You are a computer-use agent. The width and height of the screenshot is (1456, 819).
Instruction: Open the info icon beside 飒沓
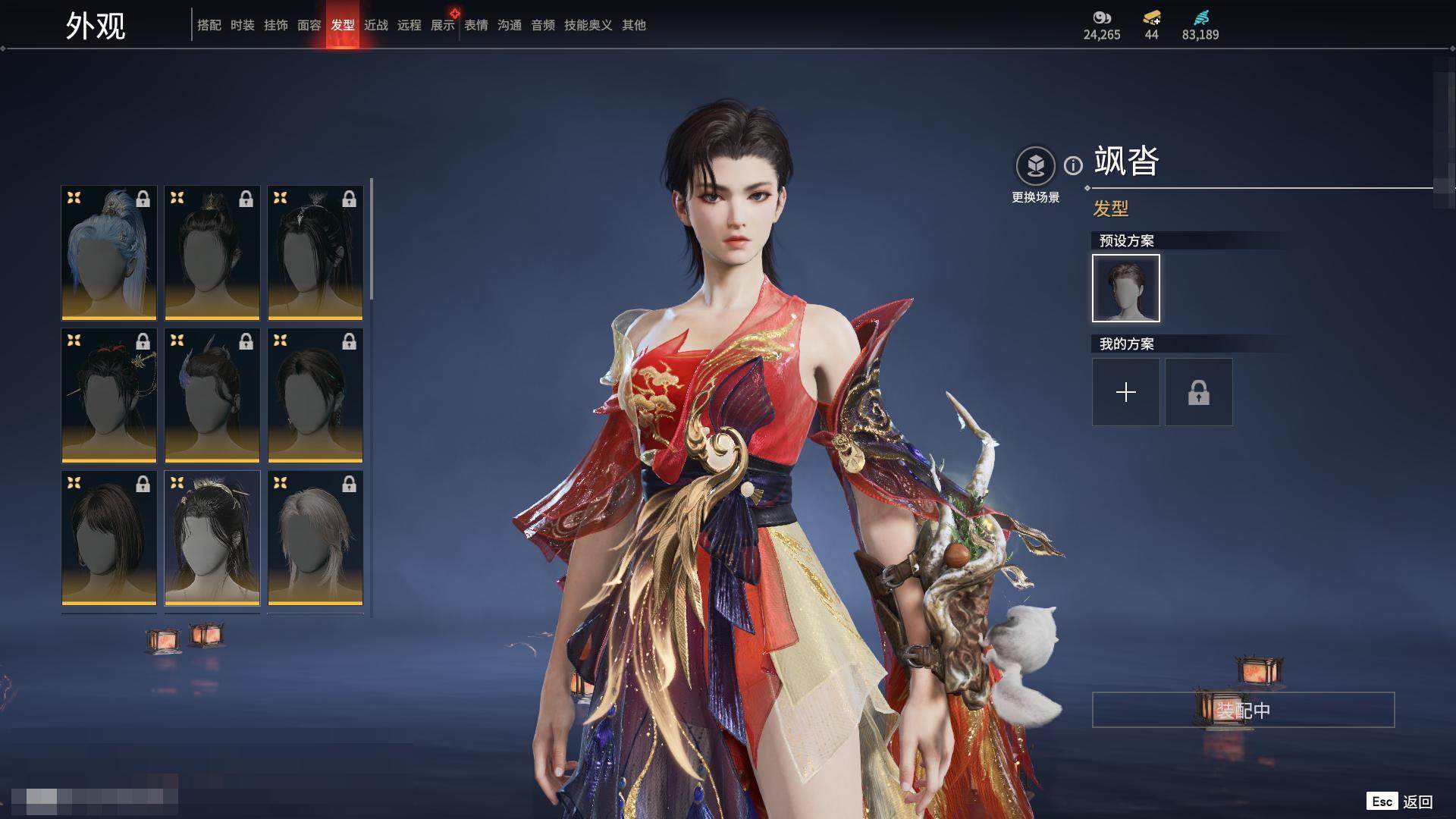click(1073, 165)
